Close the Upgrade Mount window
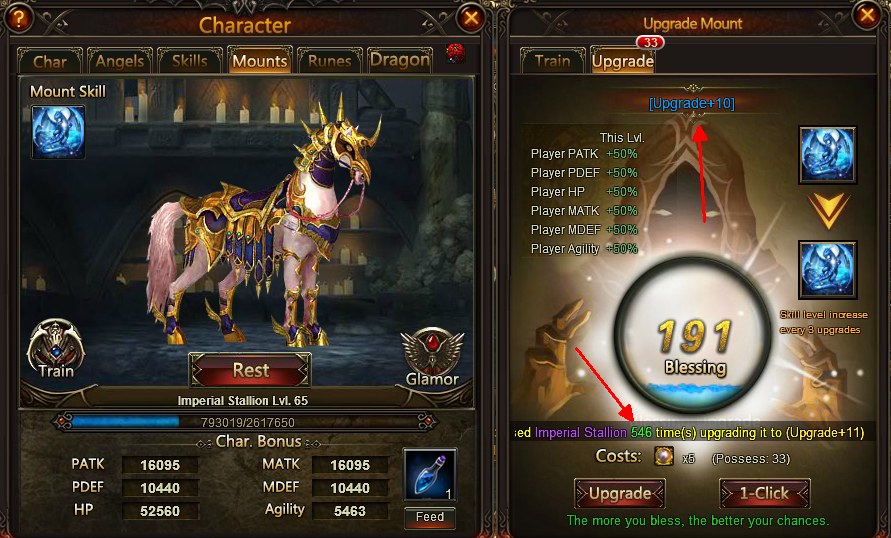The height and width of the screenshot is (538, 891). click(867, 15)
